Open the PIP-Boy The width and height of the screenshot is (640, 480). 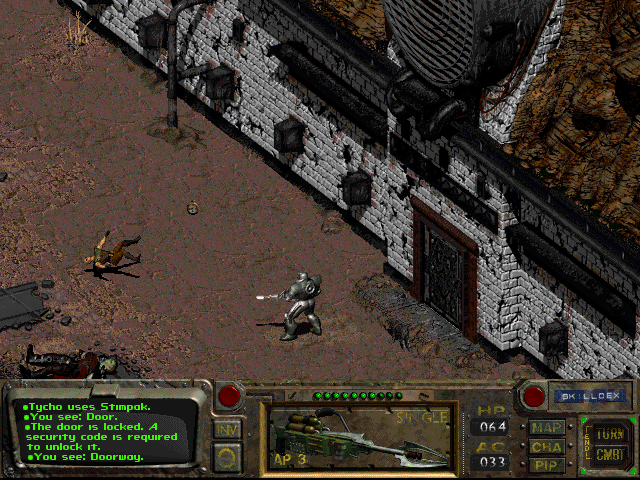click(x=547, y=465)
